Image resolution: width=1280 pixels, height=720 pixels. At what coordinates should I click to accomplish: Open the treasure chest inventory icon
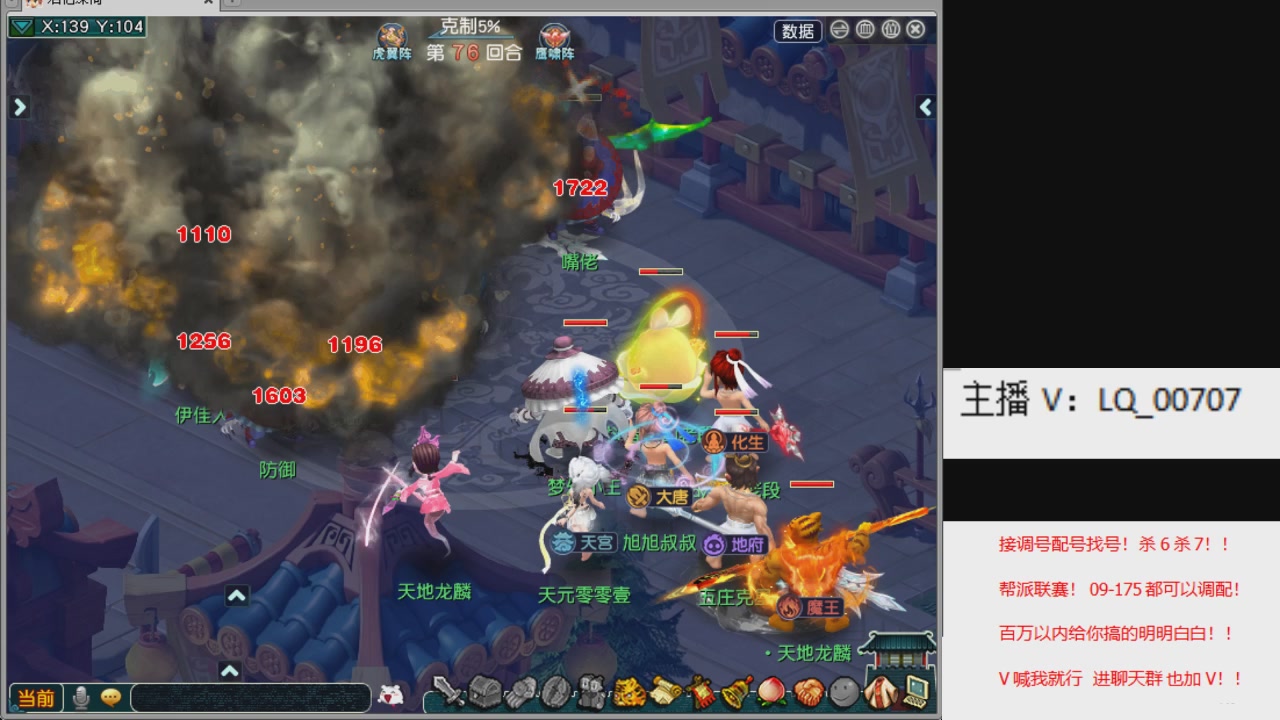tap(483, 693)
